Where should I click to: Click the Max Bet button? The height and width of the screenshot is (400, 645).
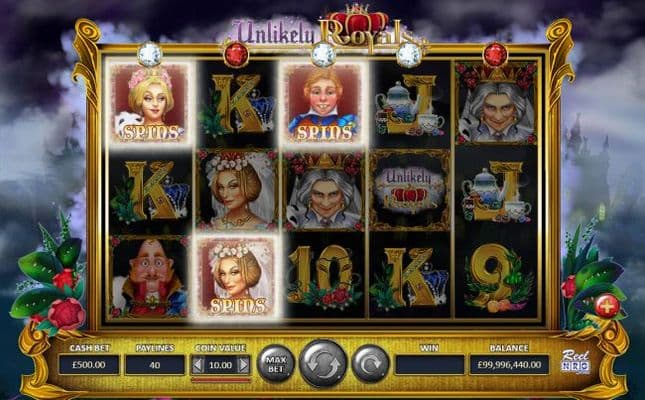tap(276, 363)
